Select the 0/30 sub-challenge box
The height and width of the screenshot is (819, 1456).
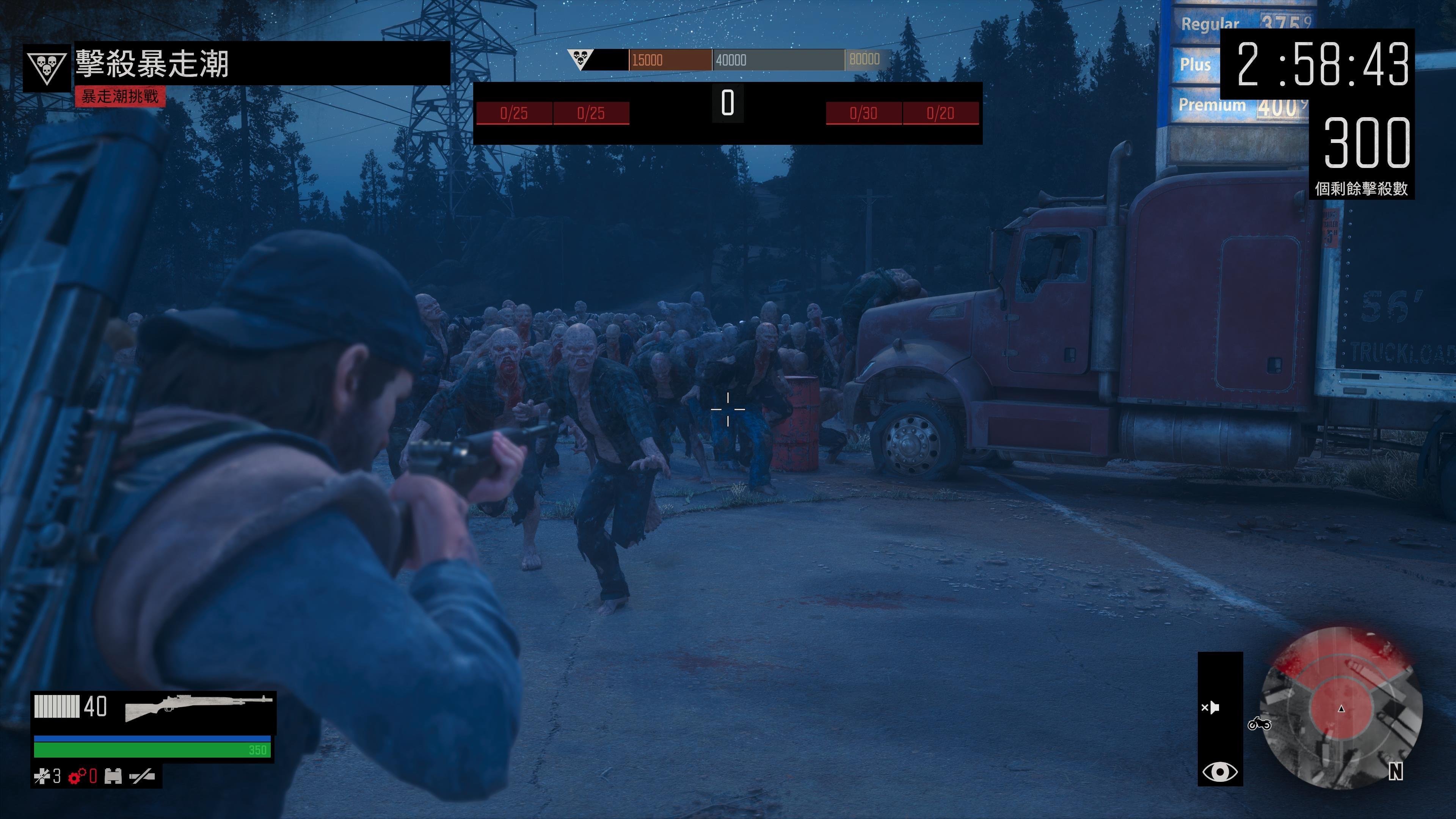coord(863,113)
